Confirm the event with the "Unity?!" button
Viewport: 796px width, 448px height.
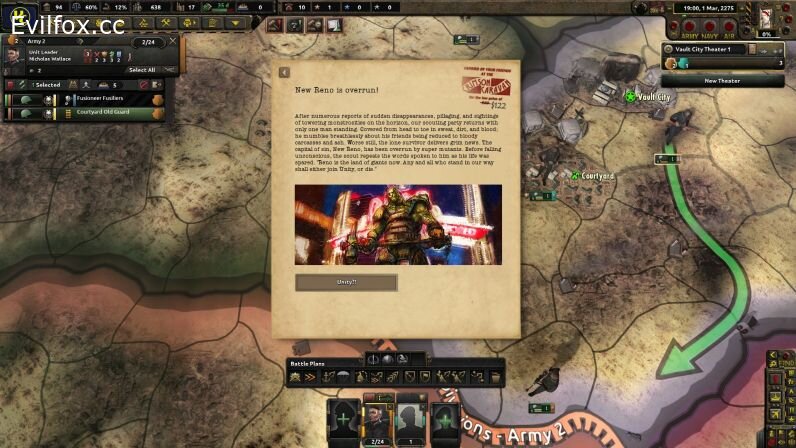pos(346,283)
